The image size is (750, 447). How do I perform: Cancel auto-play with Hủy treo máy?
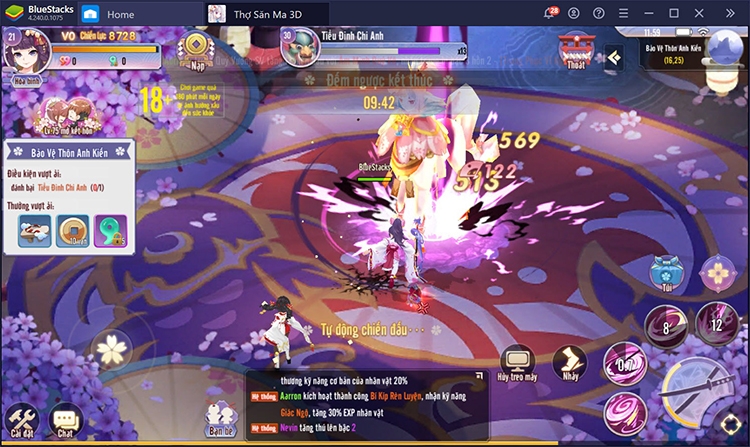[x=518, y=363]
